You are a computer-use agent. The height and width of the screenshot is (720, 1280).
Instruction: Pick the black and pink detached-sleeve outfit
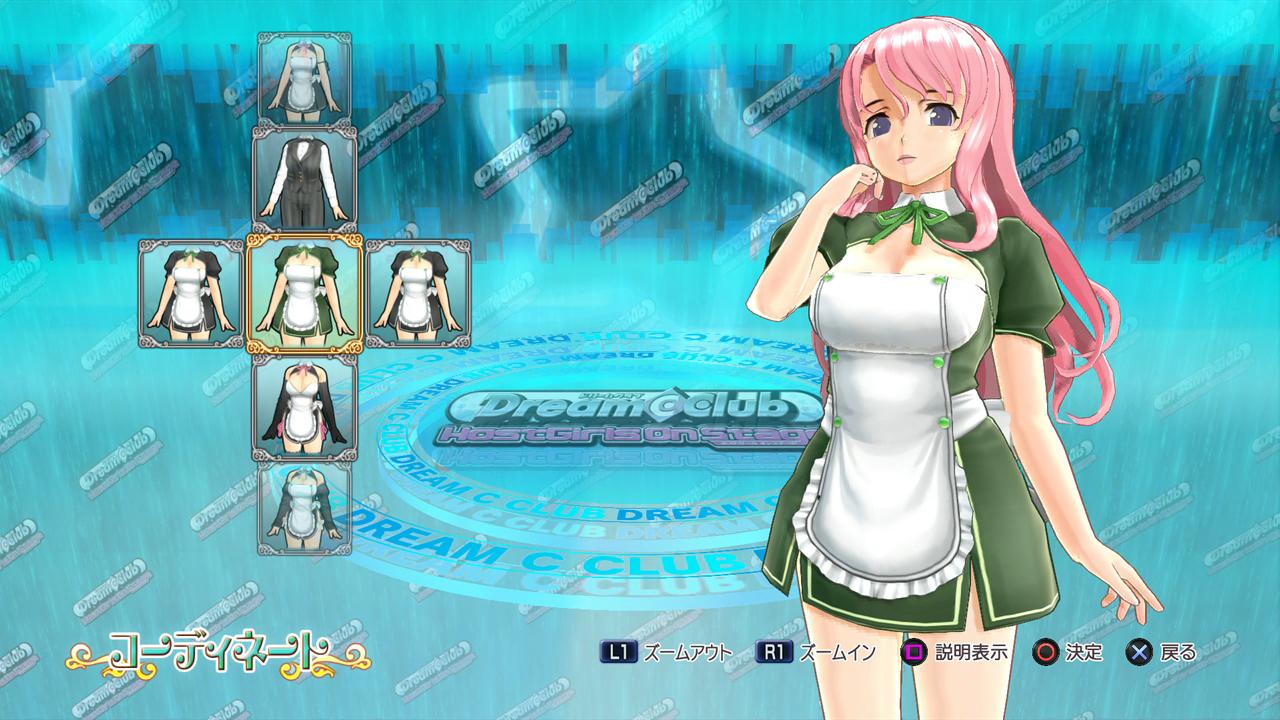pyautogui.click(x=304, y=407)
